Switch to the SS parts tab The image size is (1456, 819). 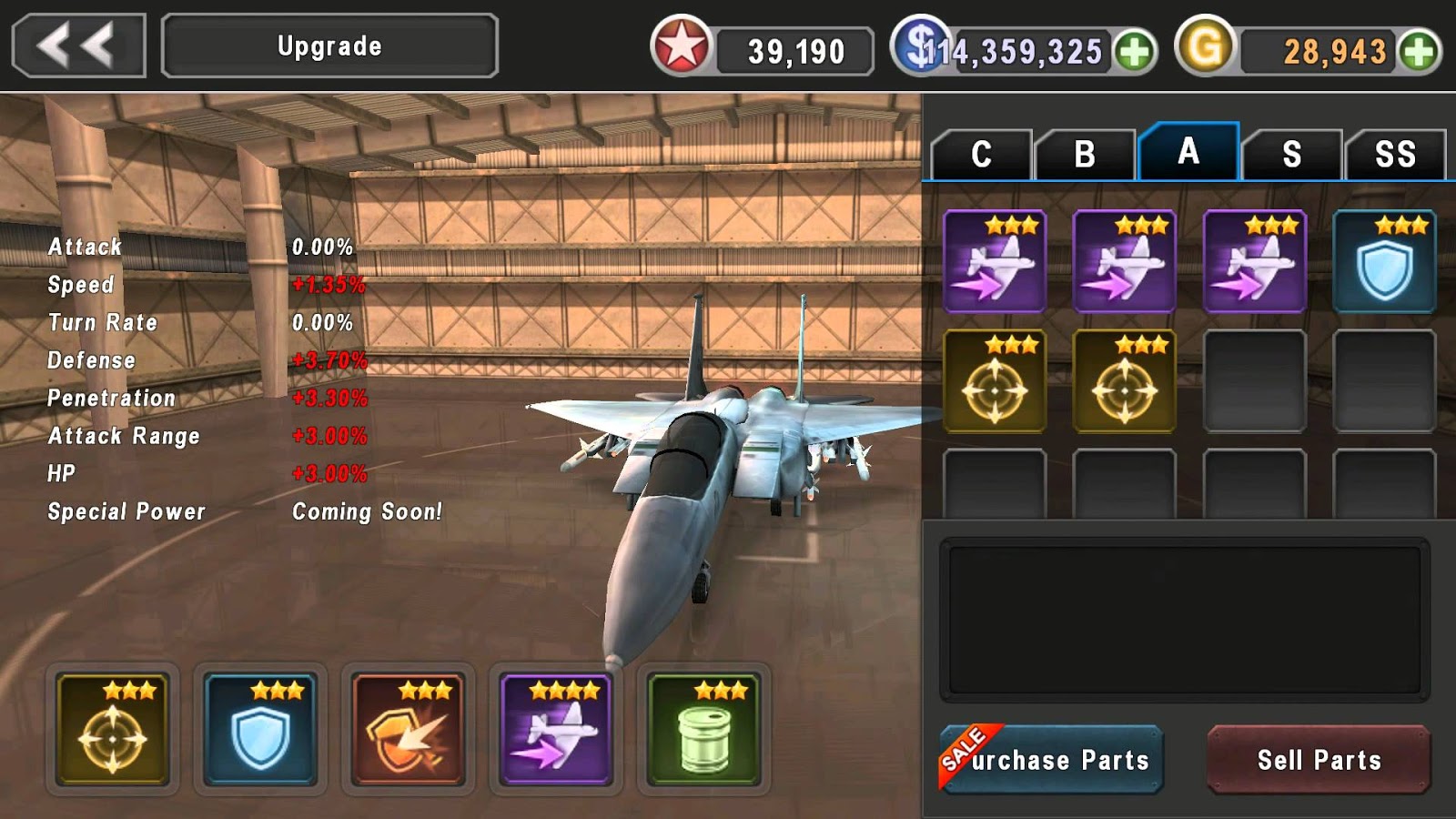coord(1399,154)
